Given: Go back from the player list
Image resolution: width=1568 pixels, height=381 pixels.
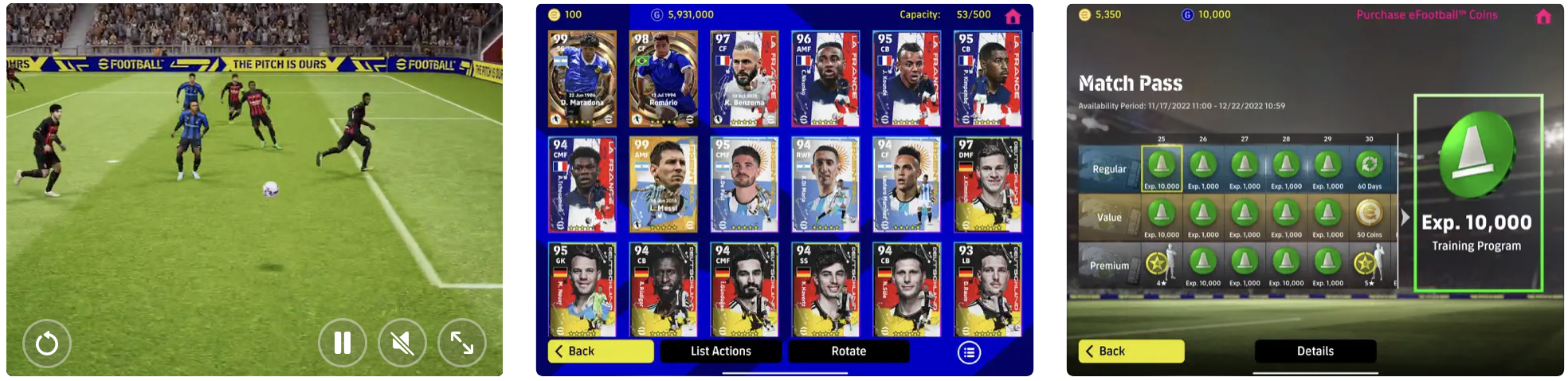Looking at the screenshot, I should (x=601, y=352).
